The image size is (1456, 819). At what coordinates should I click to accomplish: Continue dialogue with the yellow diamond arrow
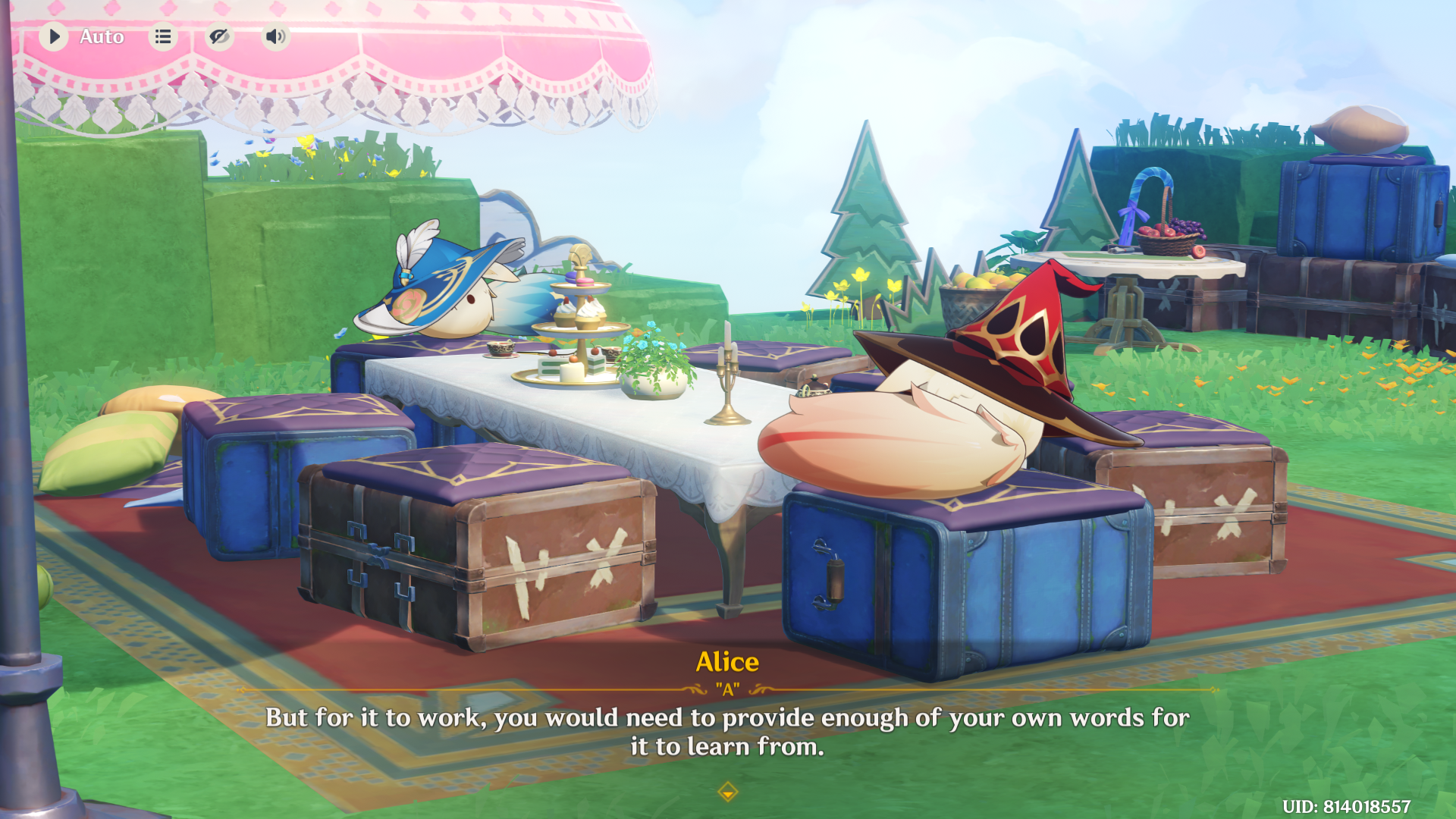727,792
